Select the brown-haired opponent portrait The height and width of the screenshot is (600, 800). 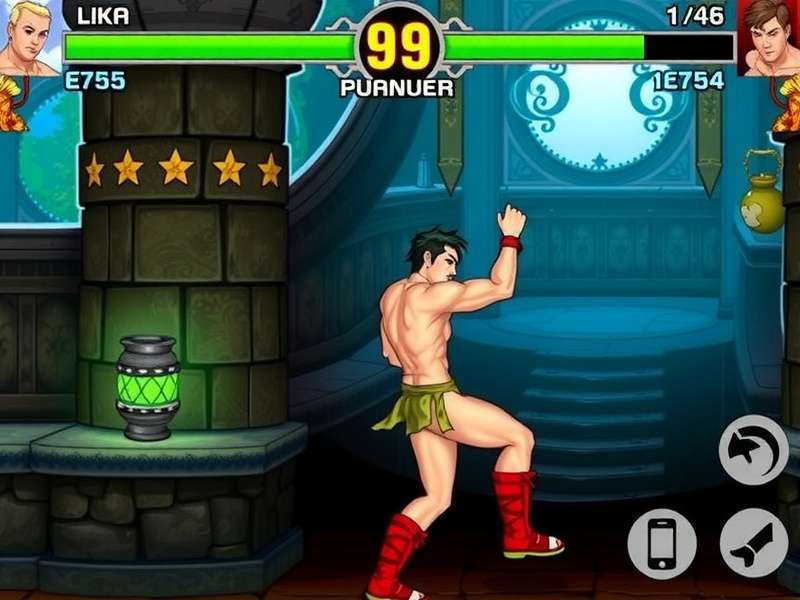(771, 37)
